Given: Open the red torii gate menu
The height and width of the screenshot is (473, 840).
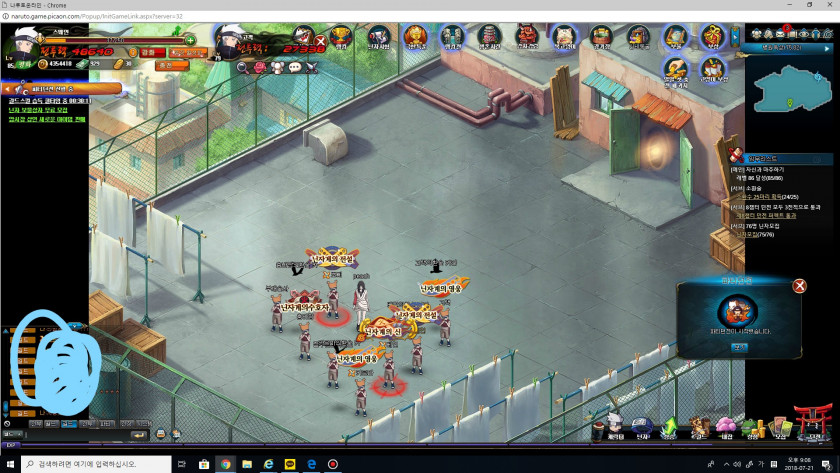Looking at the screenshot, I should click(x=810, y=419).
